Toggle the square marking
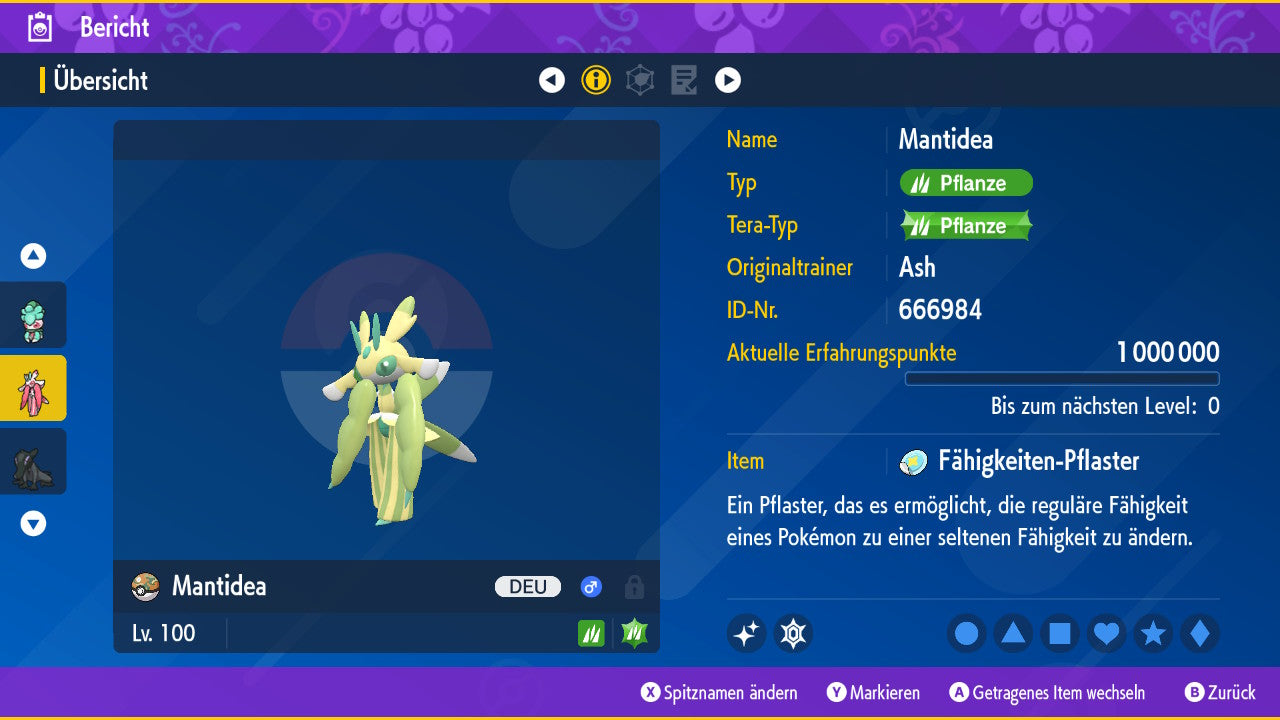Viewport: 1280px width, 720px height. 1060,634
